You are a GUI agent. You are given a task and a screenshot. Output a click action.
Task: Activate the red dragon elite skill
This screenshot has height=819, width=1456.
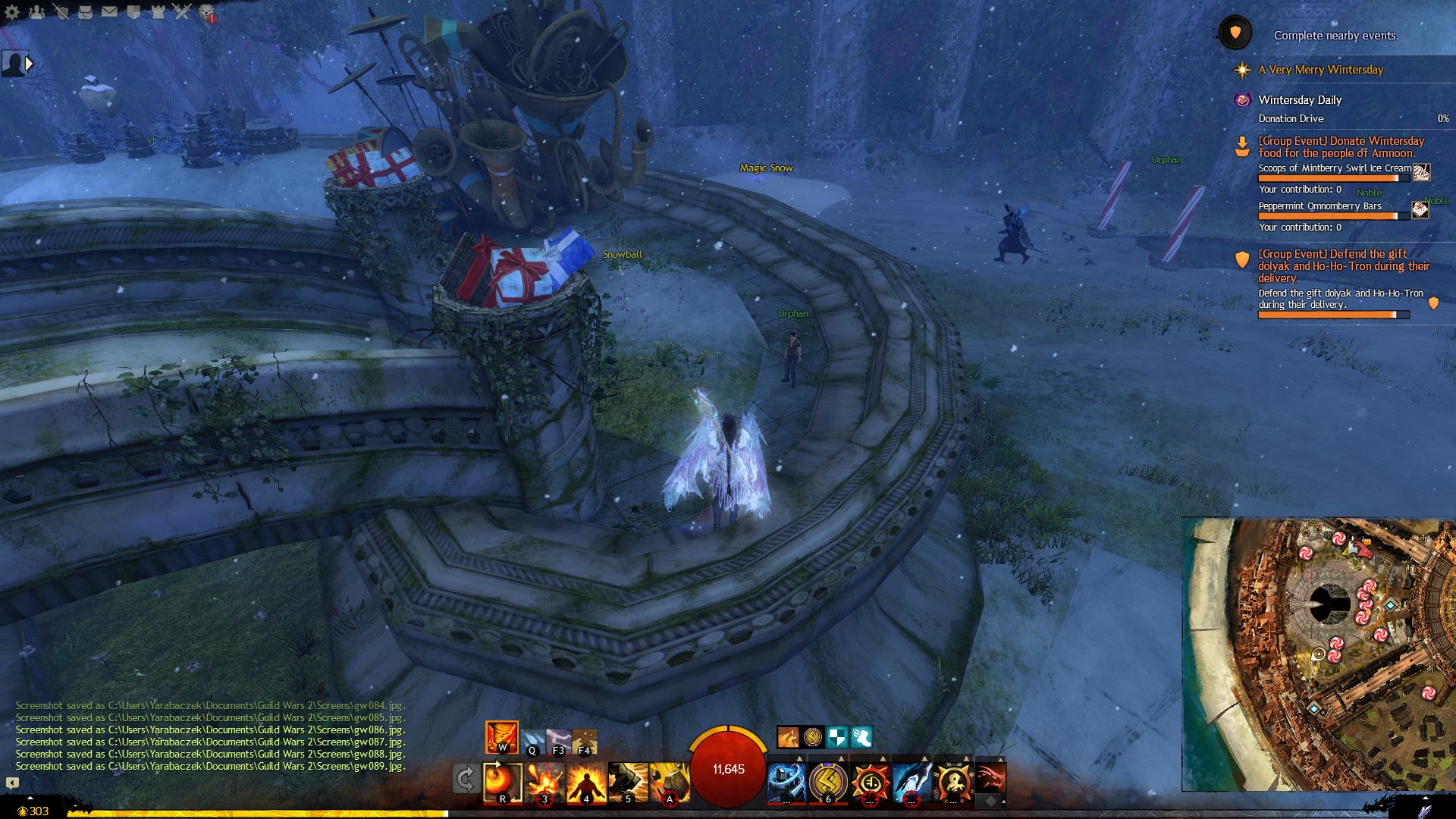pos(990,779)
